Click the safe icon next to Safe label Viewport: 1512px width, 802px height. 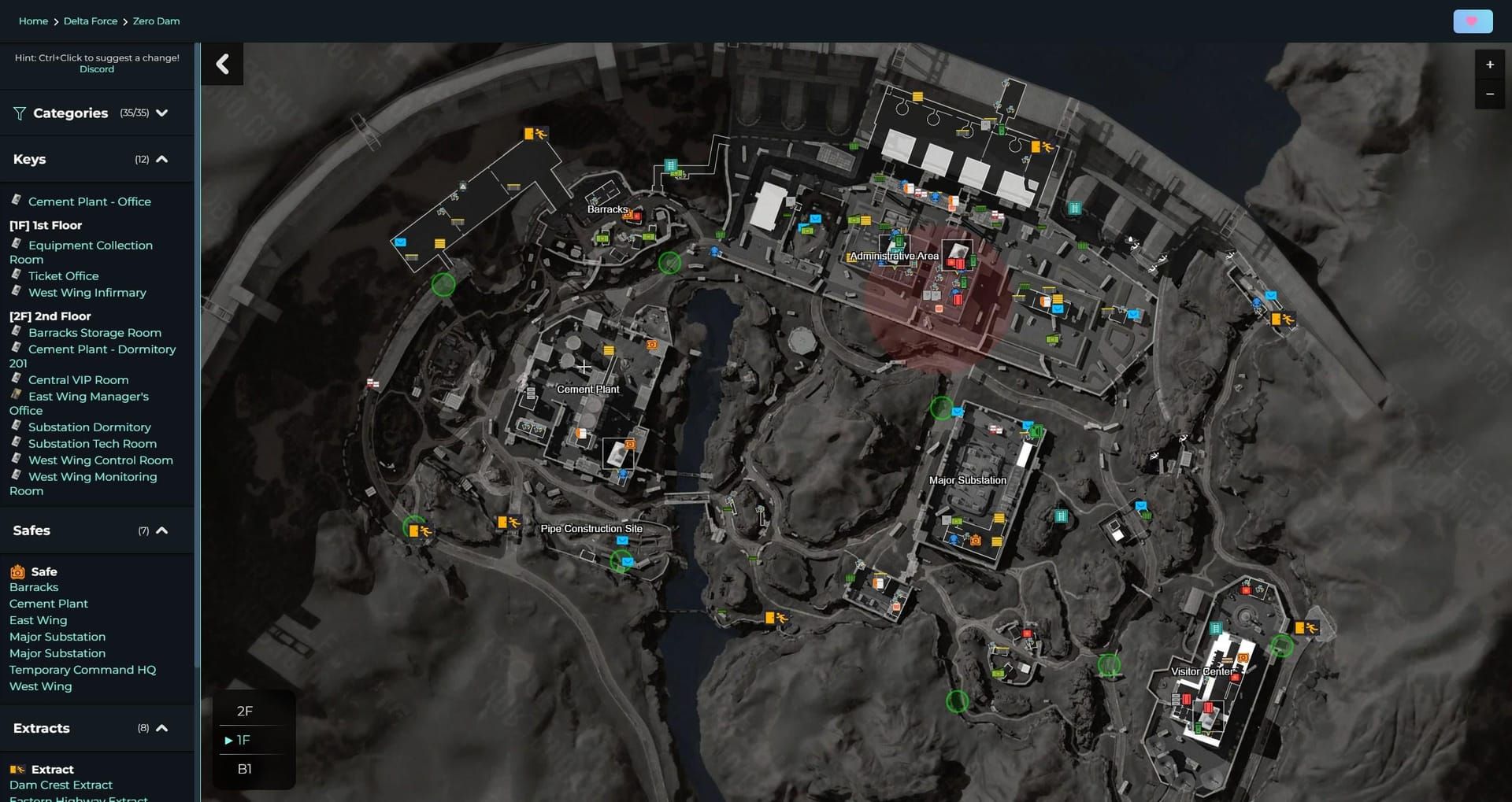point(16,571)
